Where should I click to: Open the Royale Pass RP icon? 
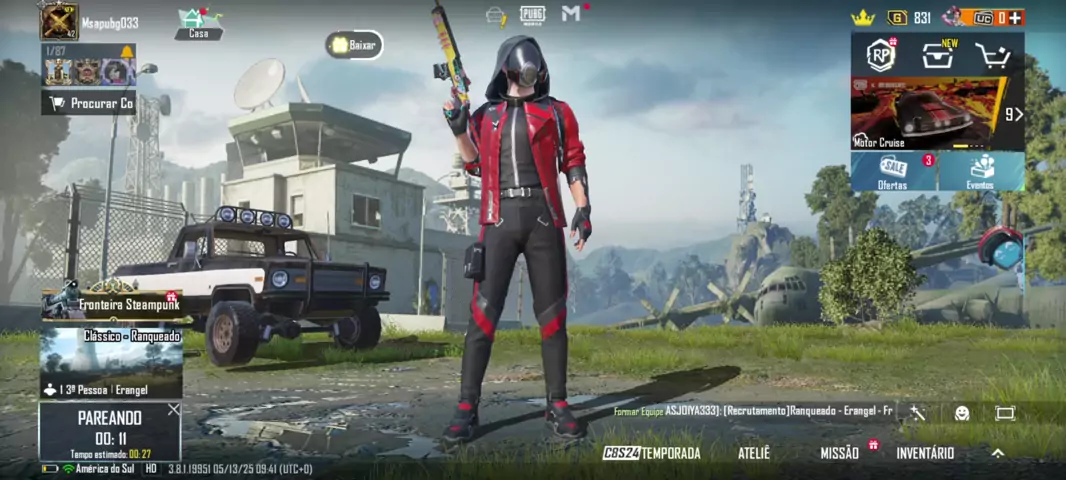(880, 54)
